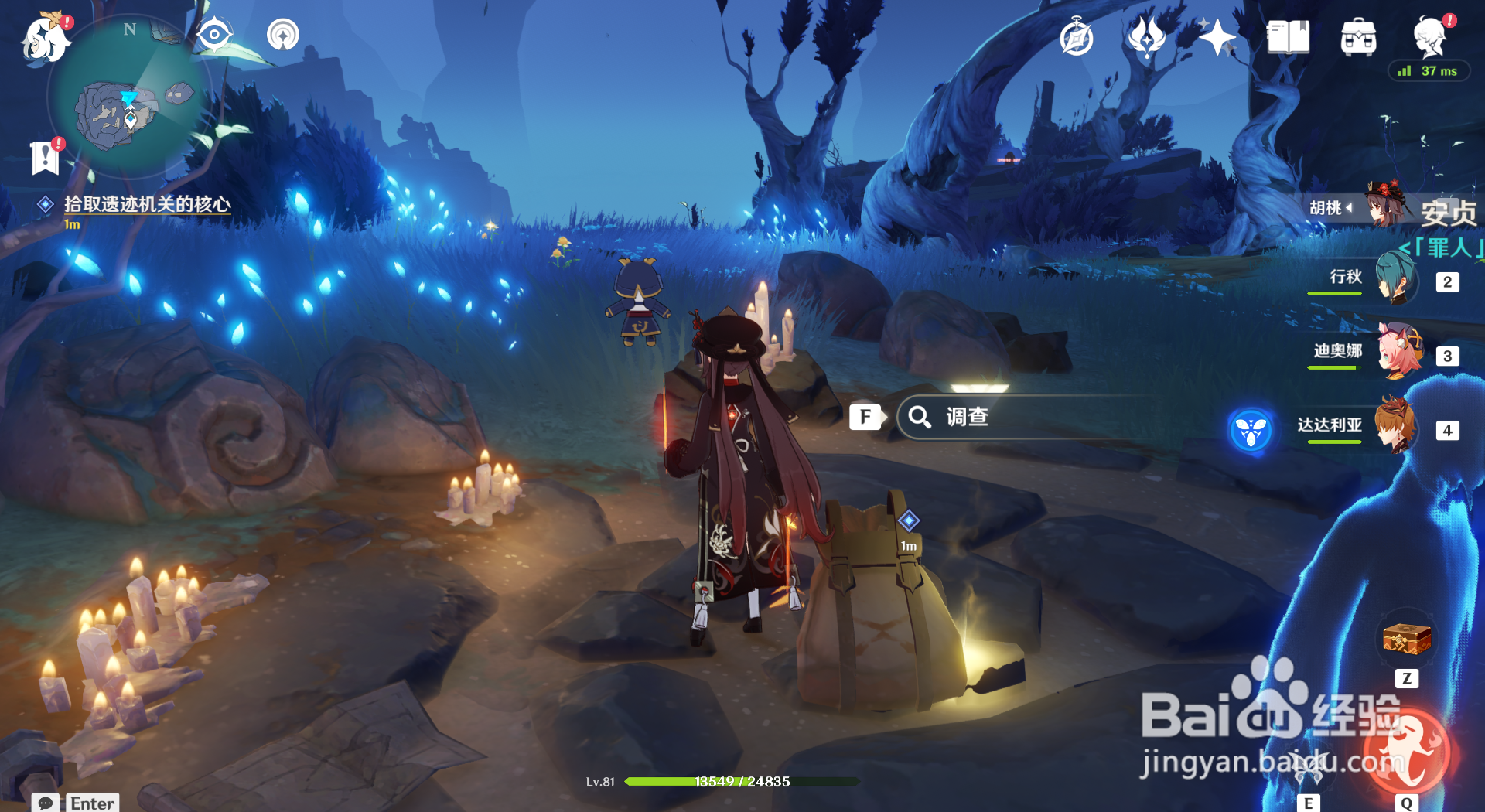The image size is (1485, 812).
Task: Toggle the elemental sight eye icon
Action: [214, 35]
